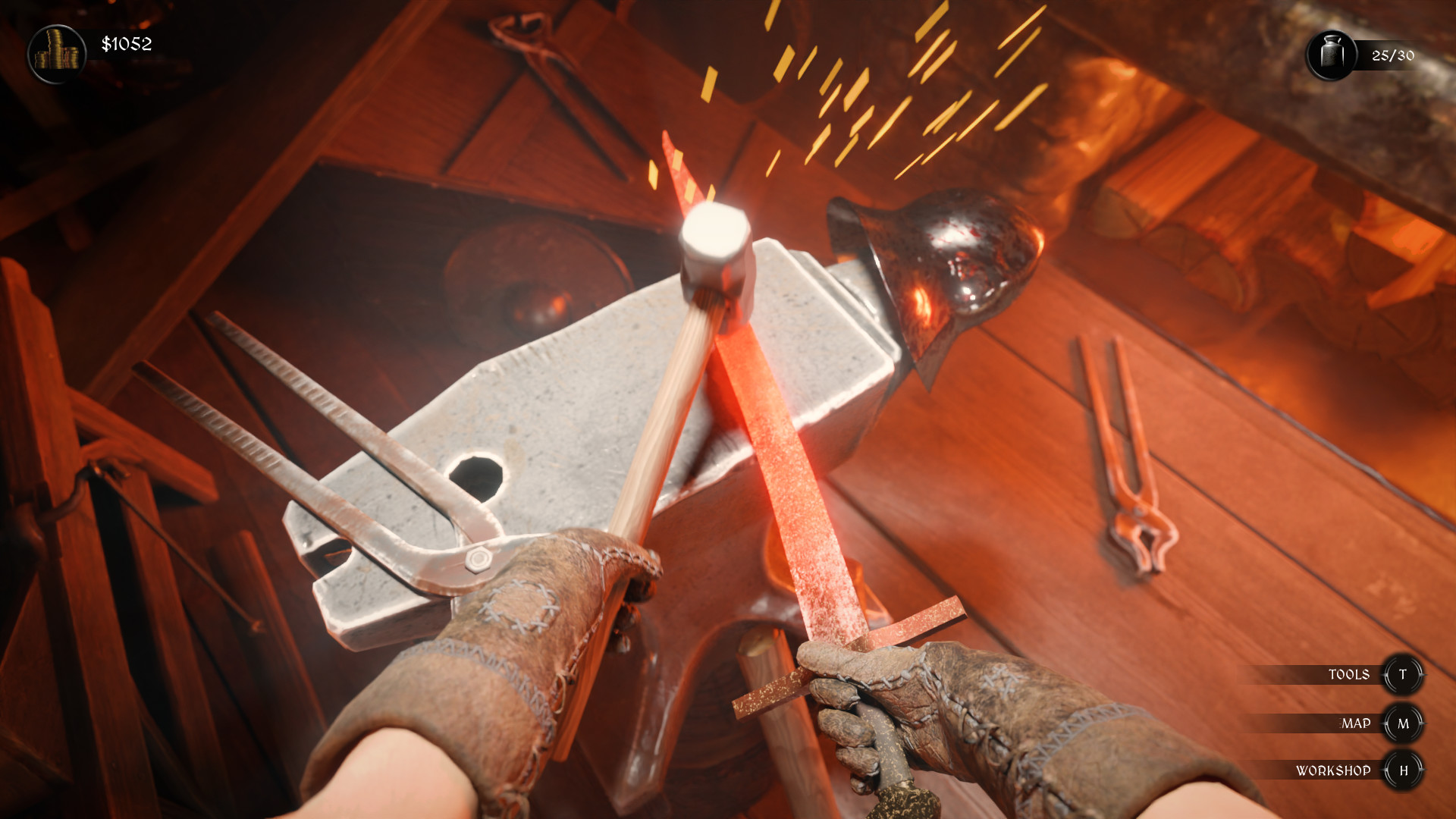The image size is (1456, 819).
Task: Click the 25/30 weight counter
Action: (1392, 54)
